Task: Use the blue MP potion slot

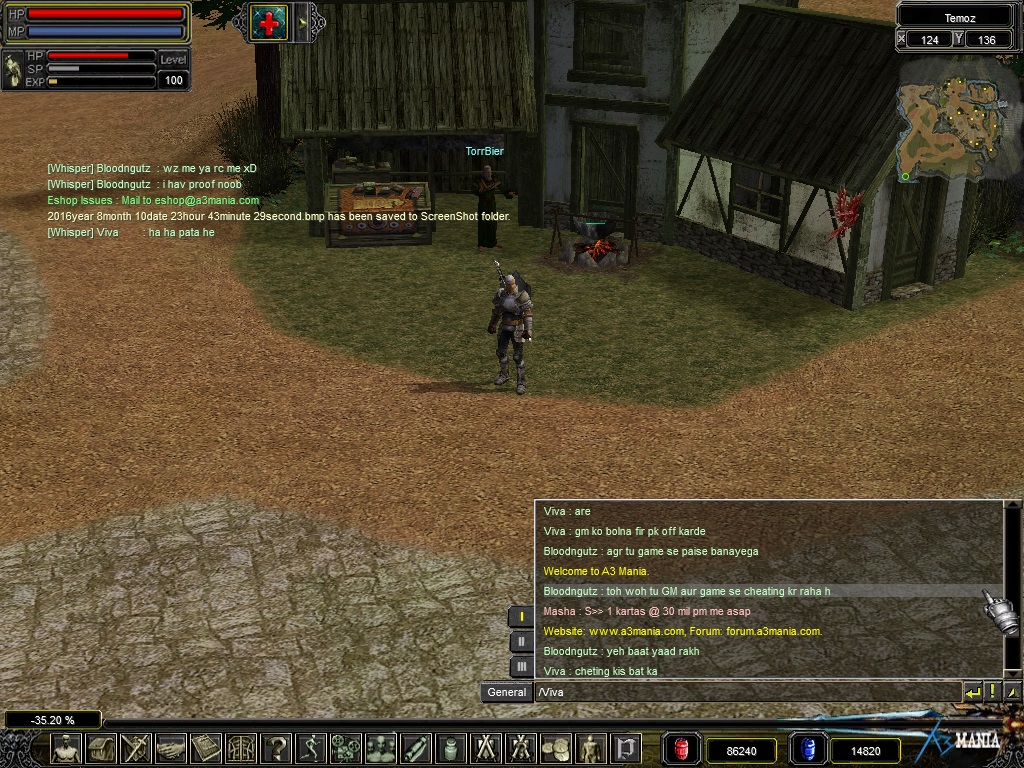Action: click(807, 749)
